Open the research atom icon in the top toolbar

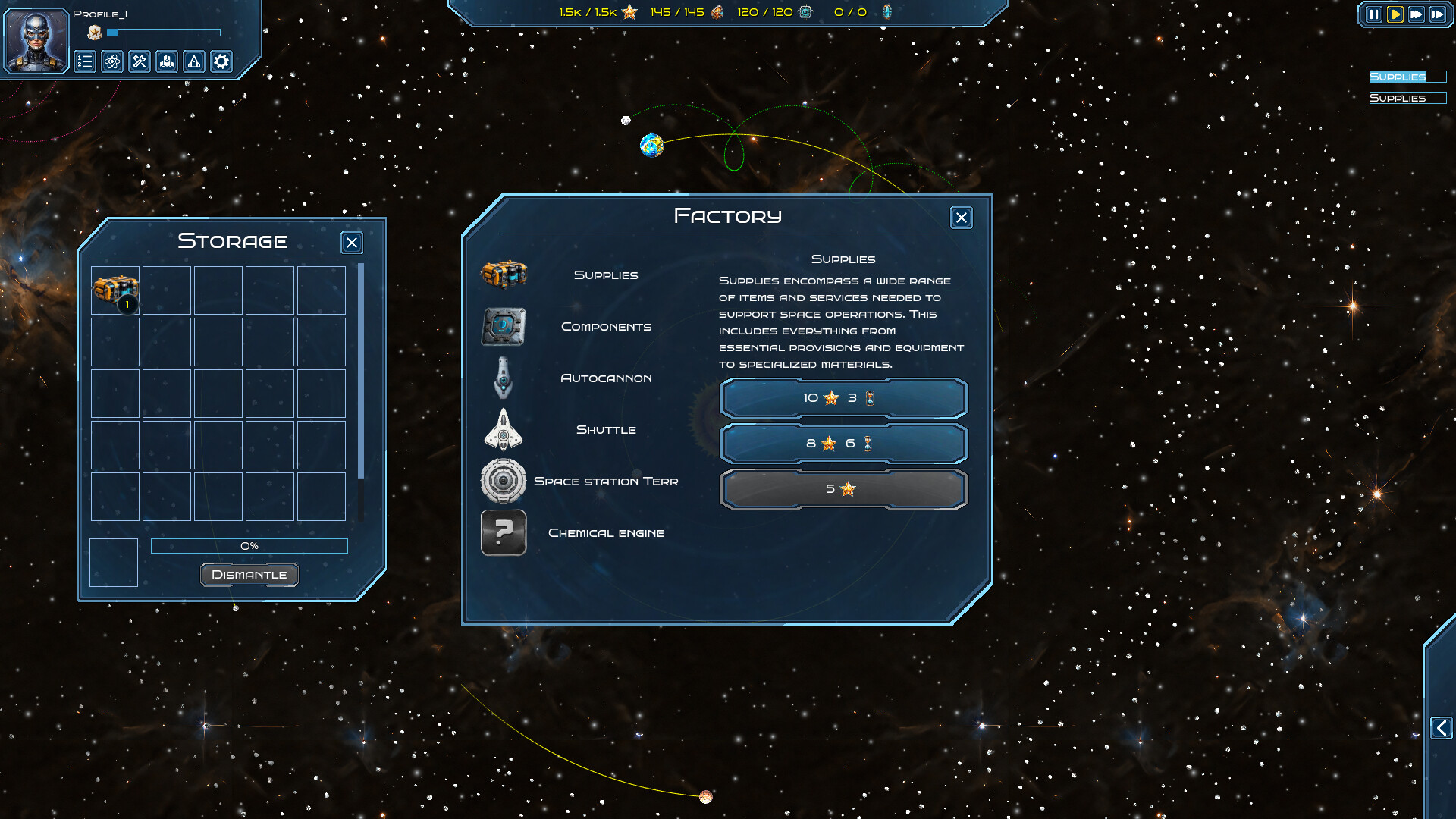click(112, 62)
